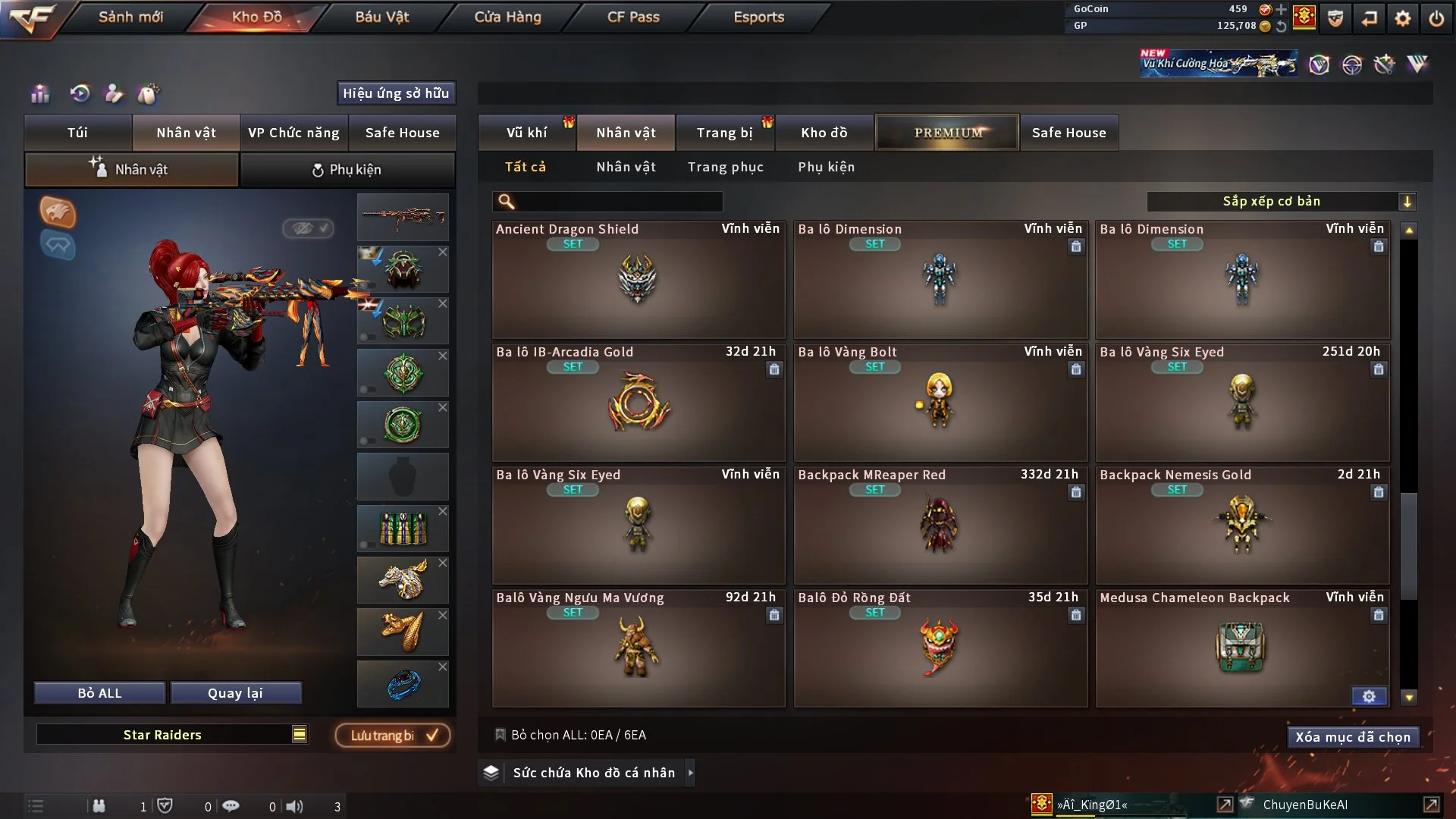
Task: Click Xóa mục đã chọn button
Action: (1352, 737)
